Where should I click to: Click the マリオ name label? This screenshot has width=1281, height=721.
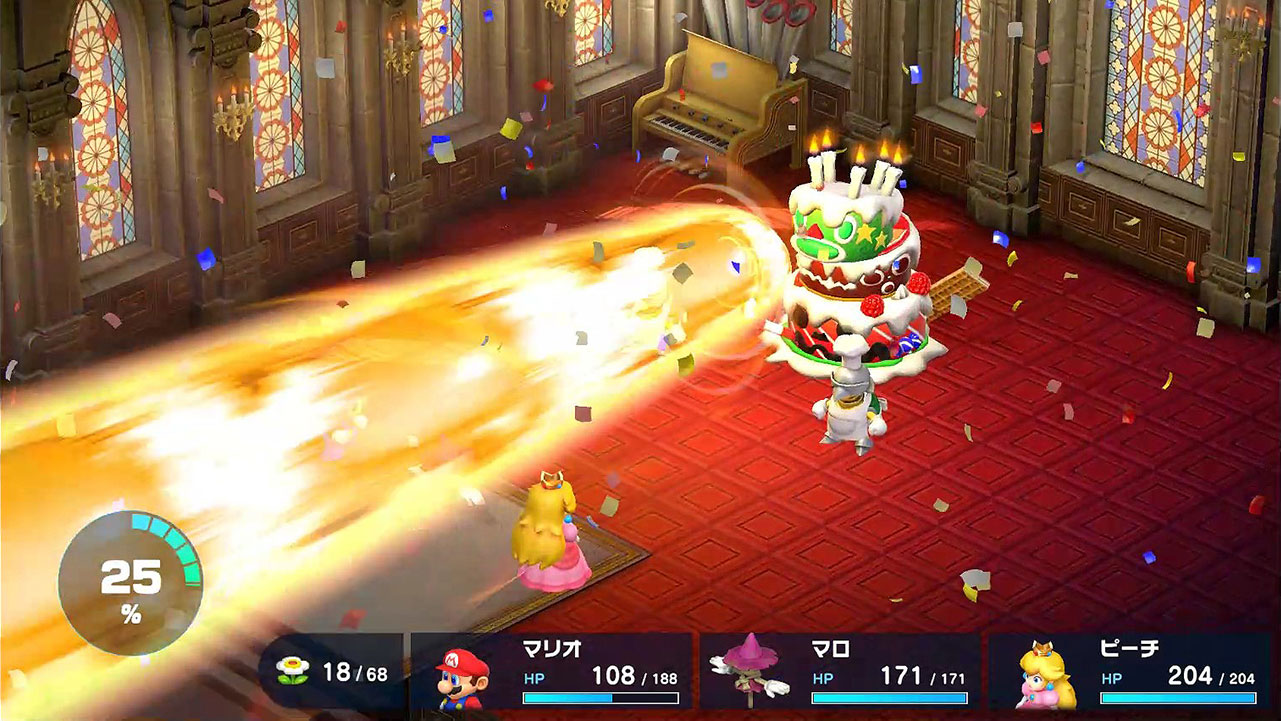coord(552,648)
